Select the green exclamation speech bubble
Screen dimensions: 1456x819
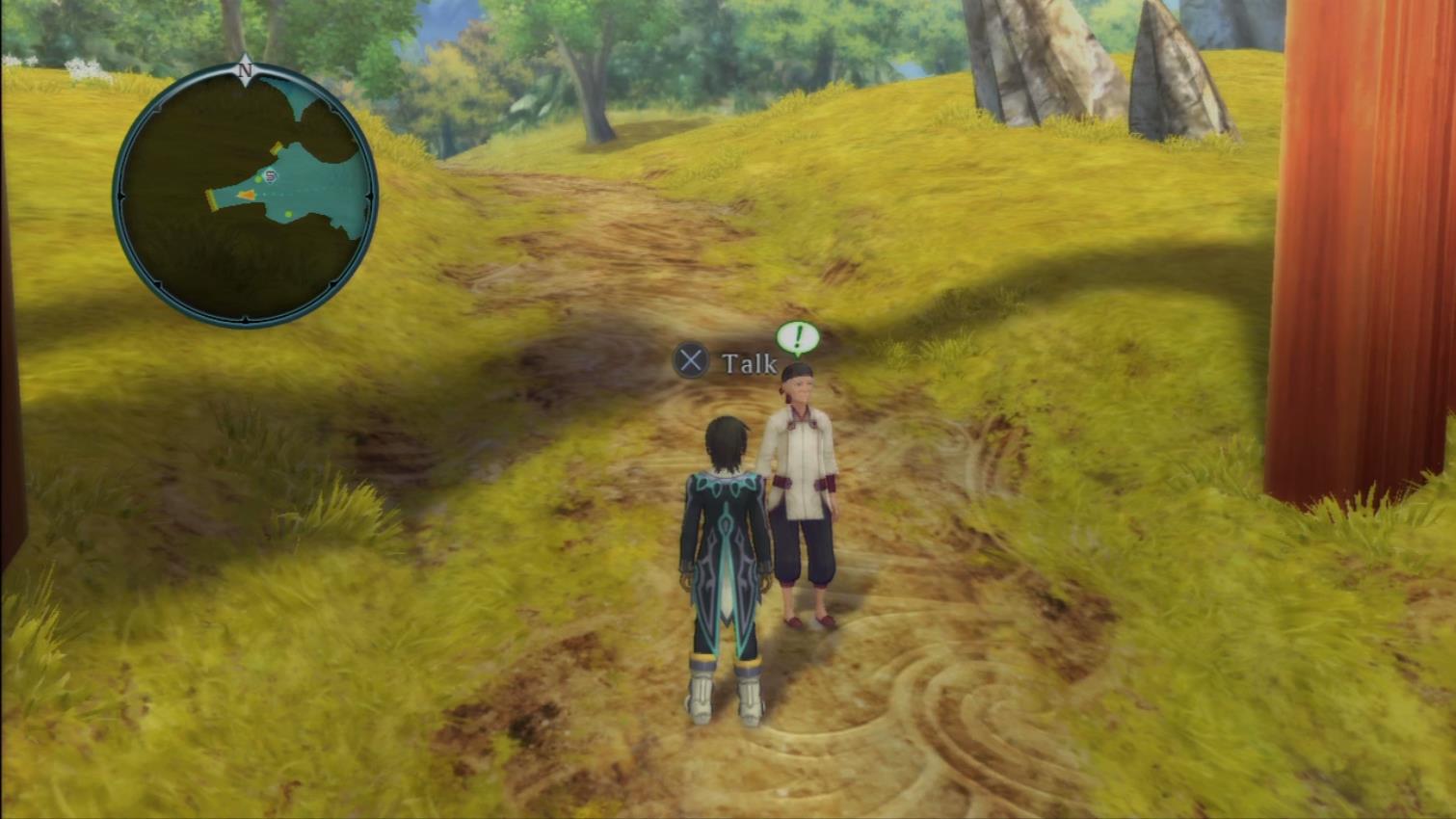[x=797, y=338]
